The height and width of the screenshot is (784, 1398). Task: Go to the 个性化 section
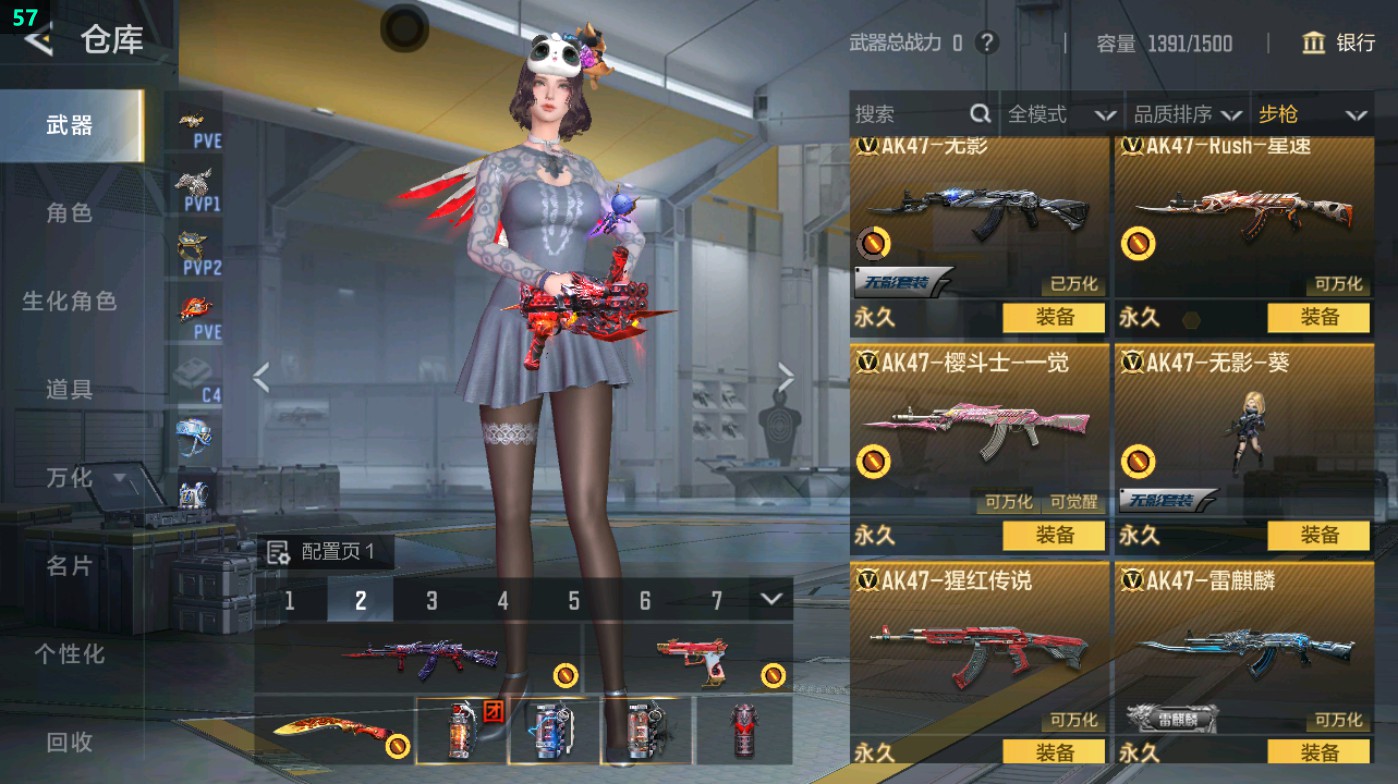69,654
